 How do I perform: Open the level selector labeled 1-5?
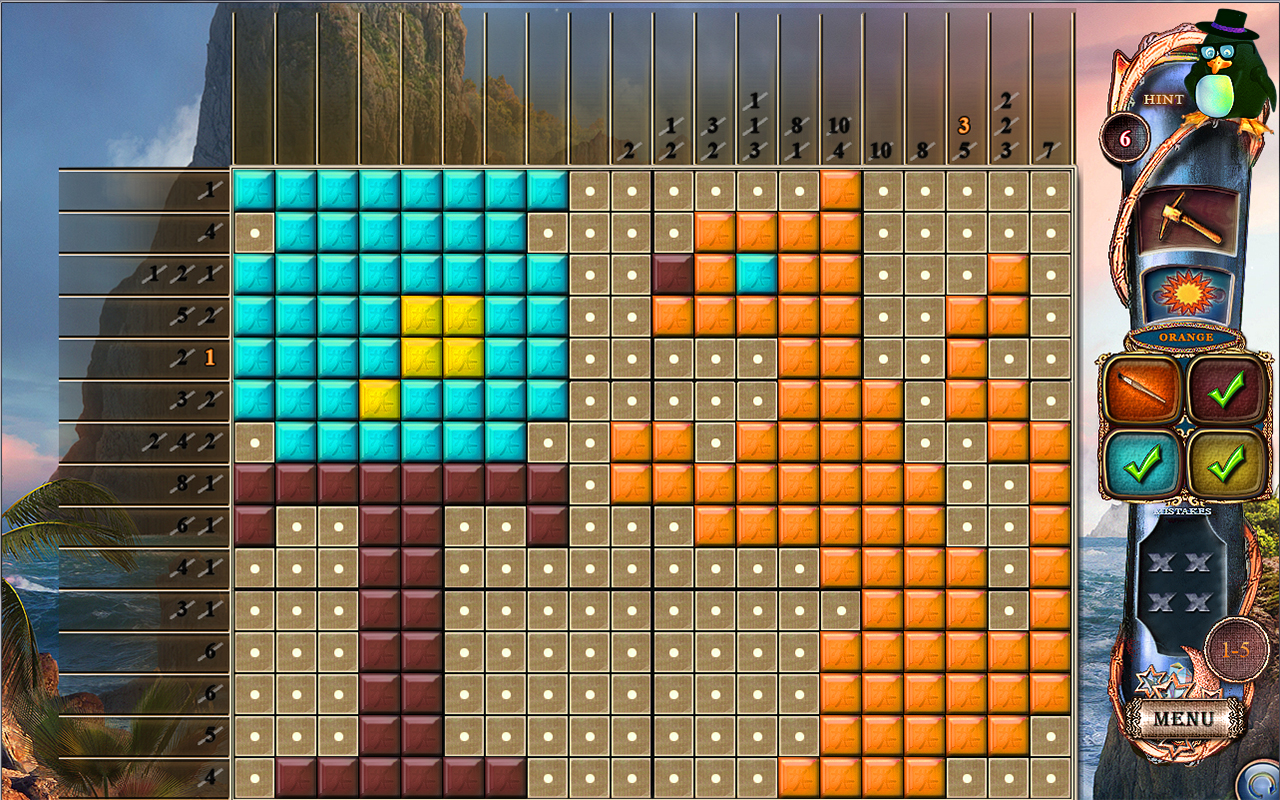(1234, 648)
